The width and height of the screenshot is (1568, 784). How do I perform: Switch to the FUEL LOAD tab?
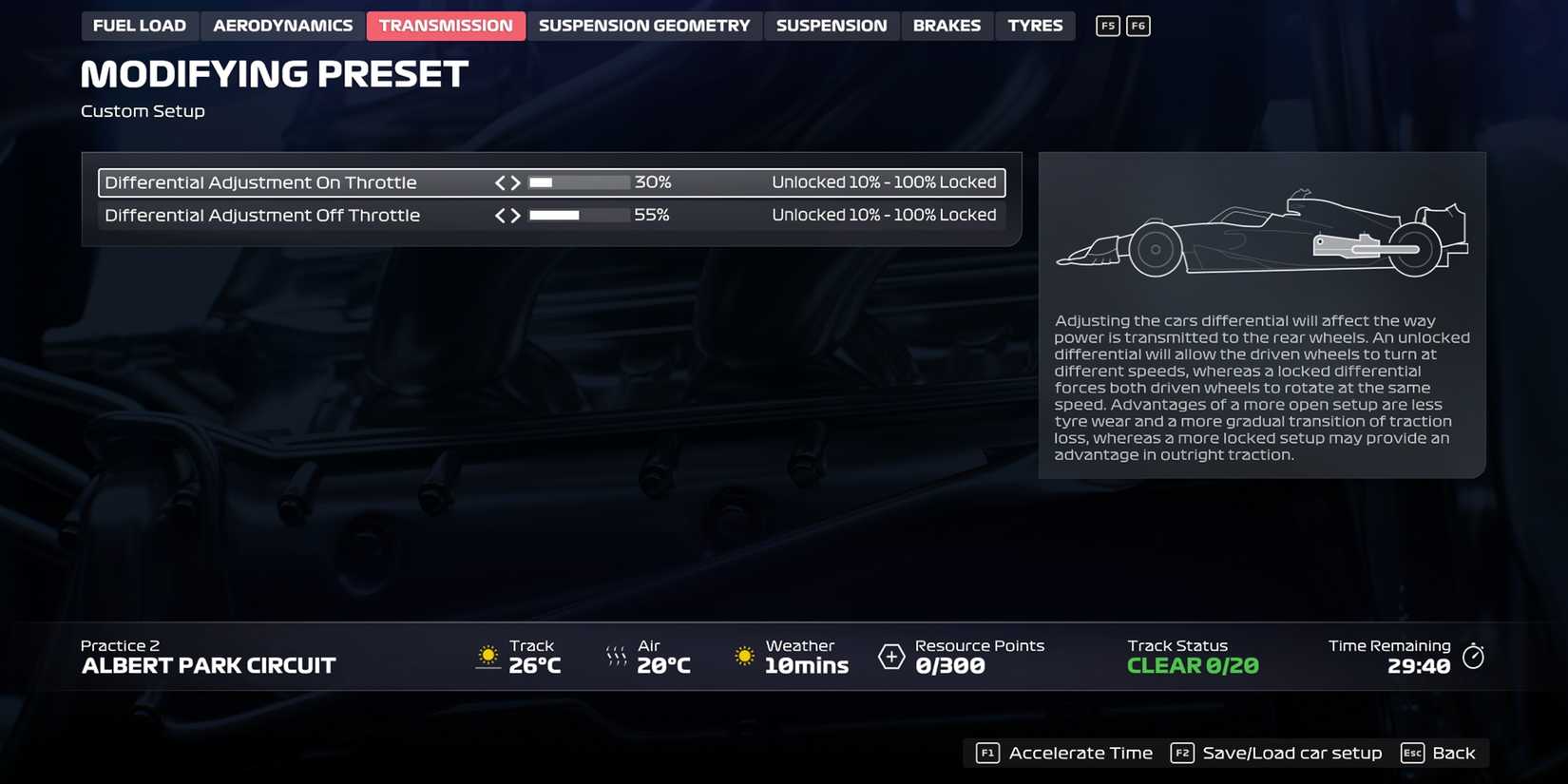tap(140, 26)
